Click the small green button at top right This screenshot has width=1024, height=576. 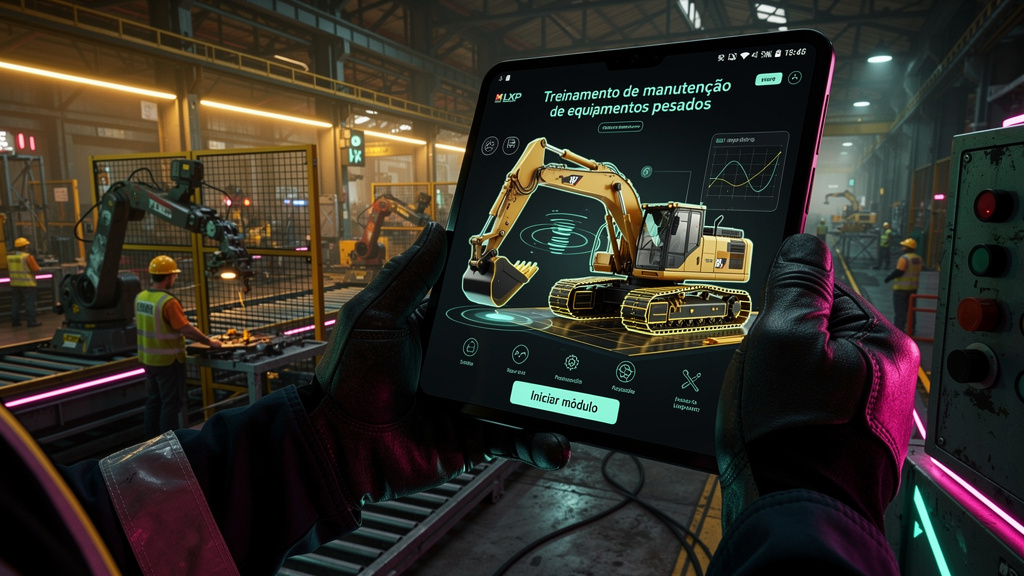(x=768, y=79)
